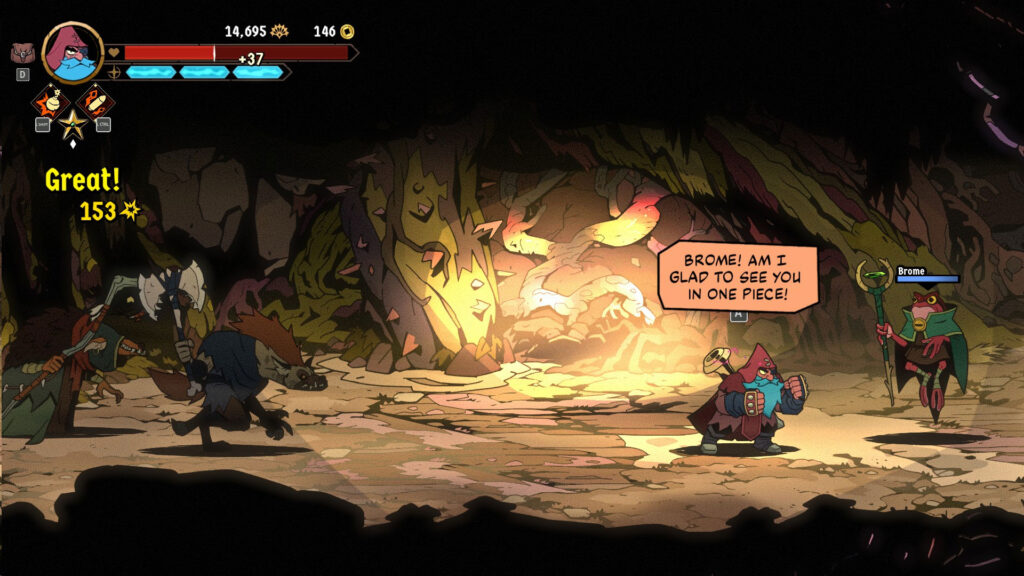This screenshot has width=1024, height=576.
Task: Use the flaming bullet ability
Action: tap(95, 101)
